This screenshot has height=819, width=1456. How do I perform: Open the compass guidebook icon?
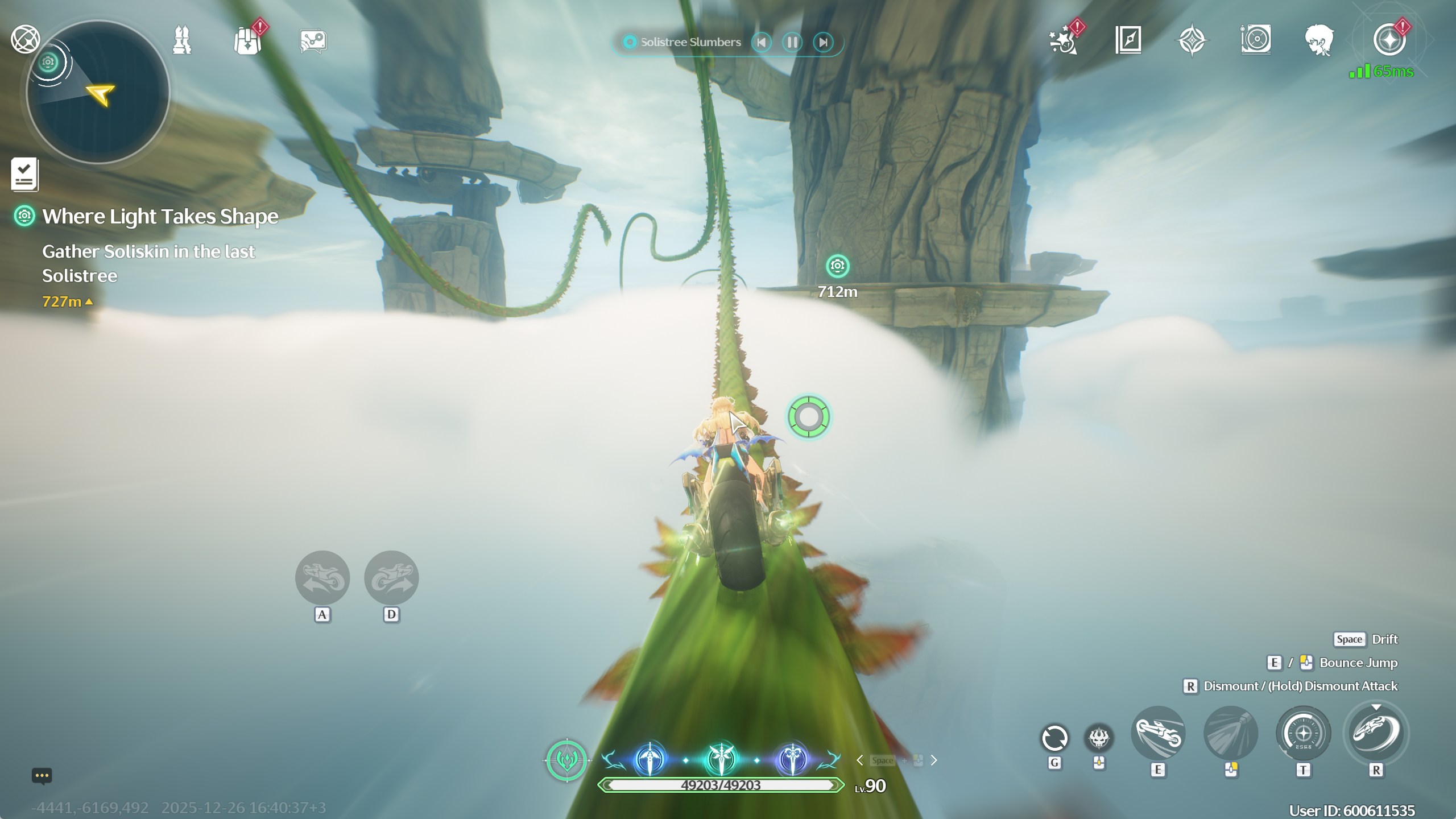1128,40
